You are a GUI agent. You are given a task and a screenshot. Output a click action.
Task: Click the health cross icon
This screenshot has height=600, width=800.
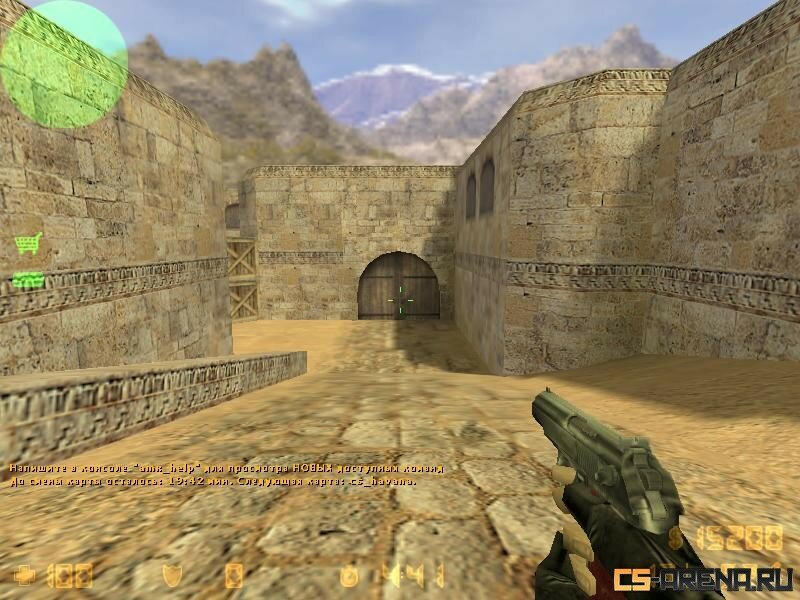[x=23, y=574]
